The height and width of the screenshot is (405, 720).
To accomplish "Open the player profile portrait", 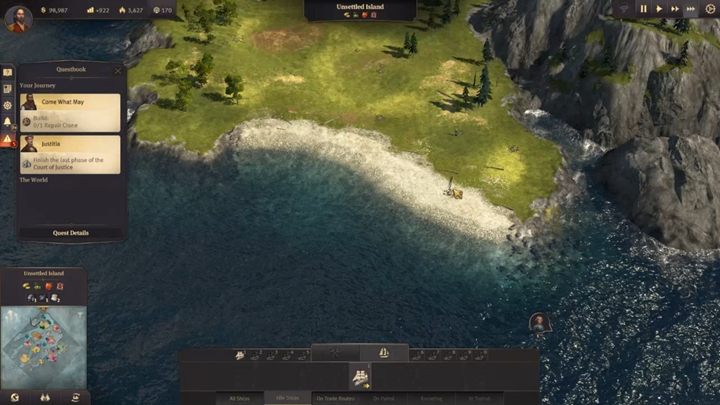I will 17,18.
